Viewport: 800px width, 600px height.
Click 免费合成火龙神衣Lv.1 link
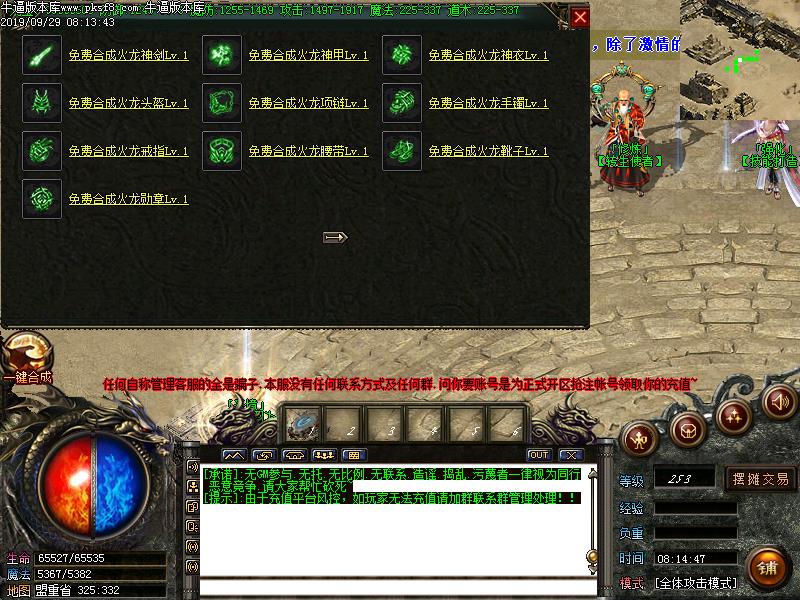[488, 56]
